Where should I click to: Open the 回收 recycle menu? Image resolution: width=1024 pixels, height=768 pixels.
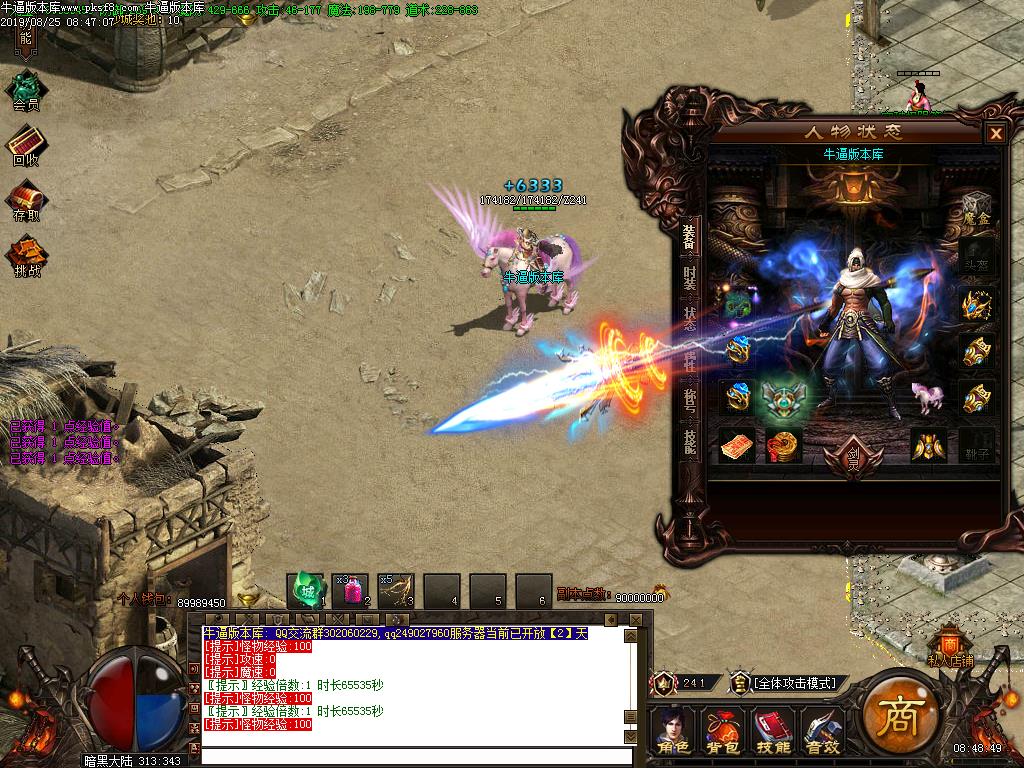(25, 146)
